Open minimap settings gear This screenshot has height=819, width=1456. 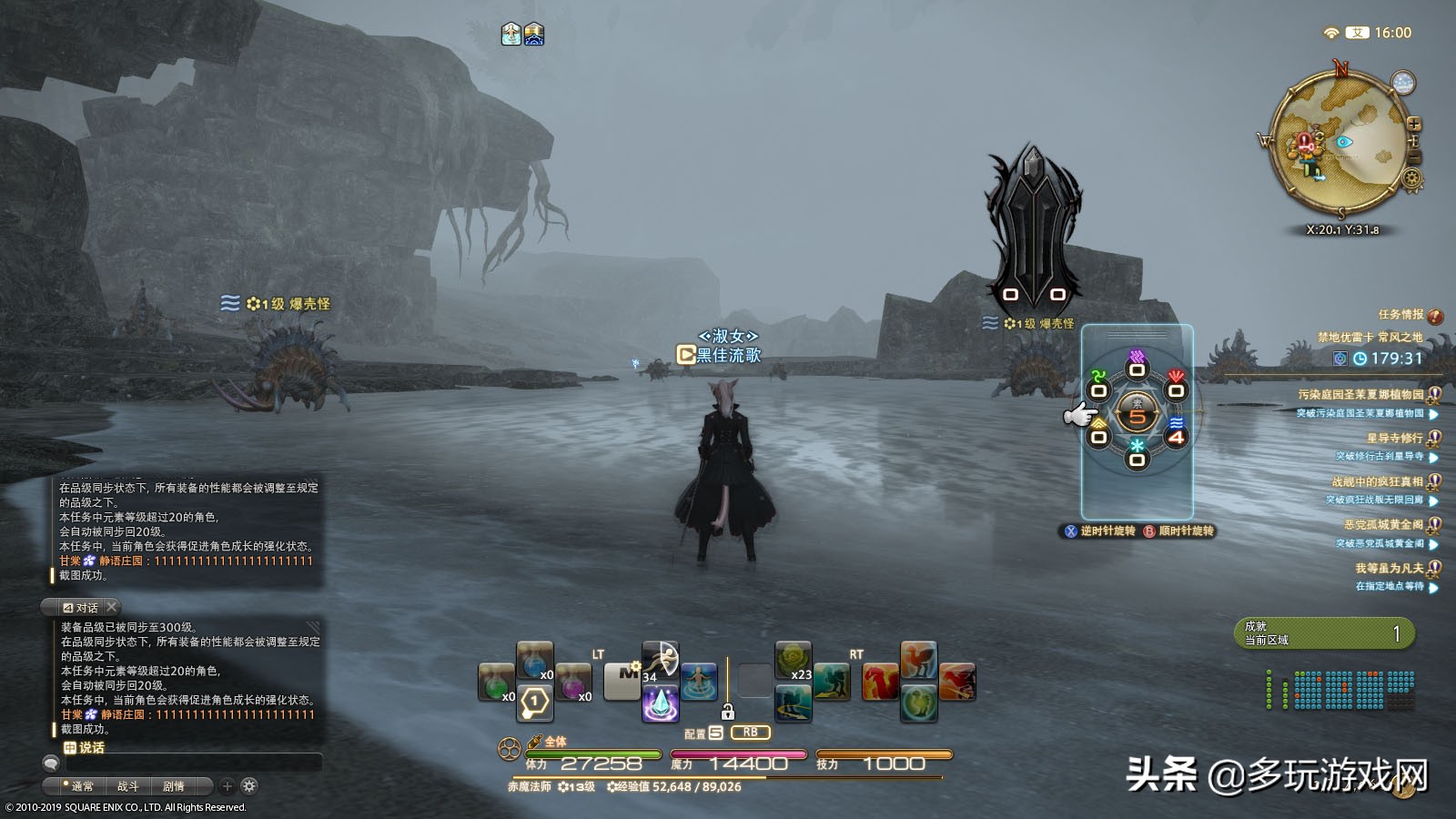point(1412,178)
